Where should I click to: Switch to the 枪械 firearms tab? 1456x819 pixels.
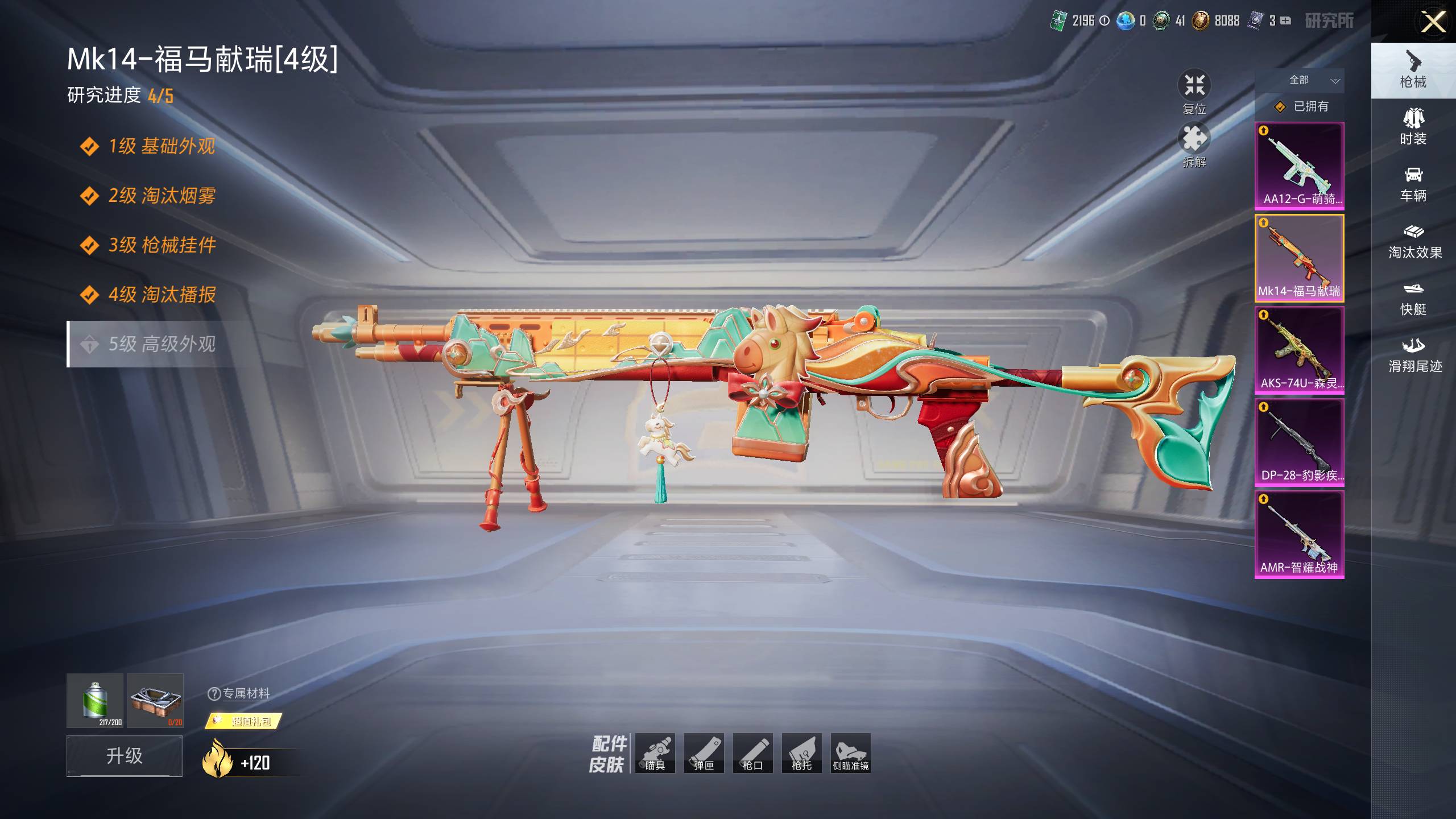pos(1413,71)
